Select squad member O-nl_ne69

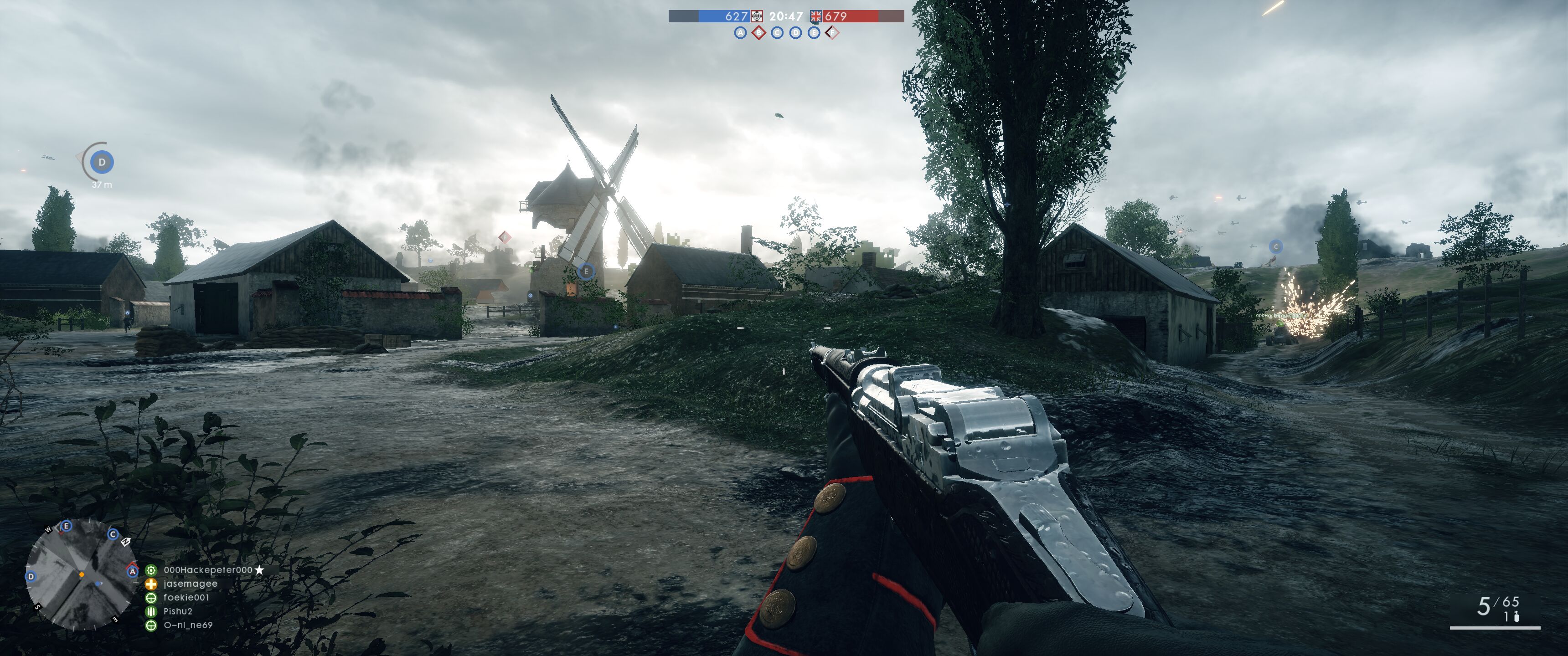187,625
